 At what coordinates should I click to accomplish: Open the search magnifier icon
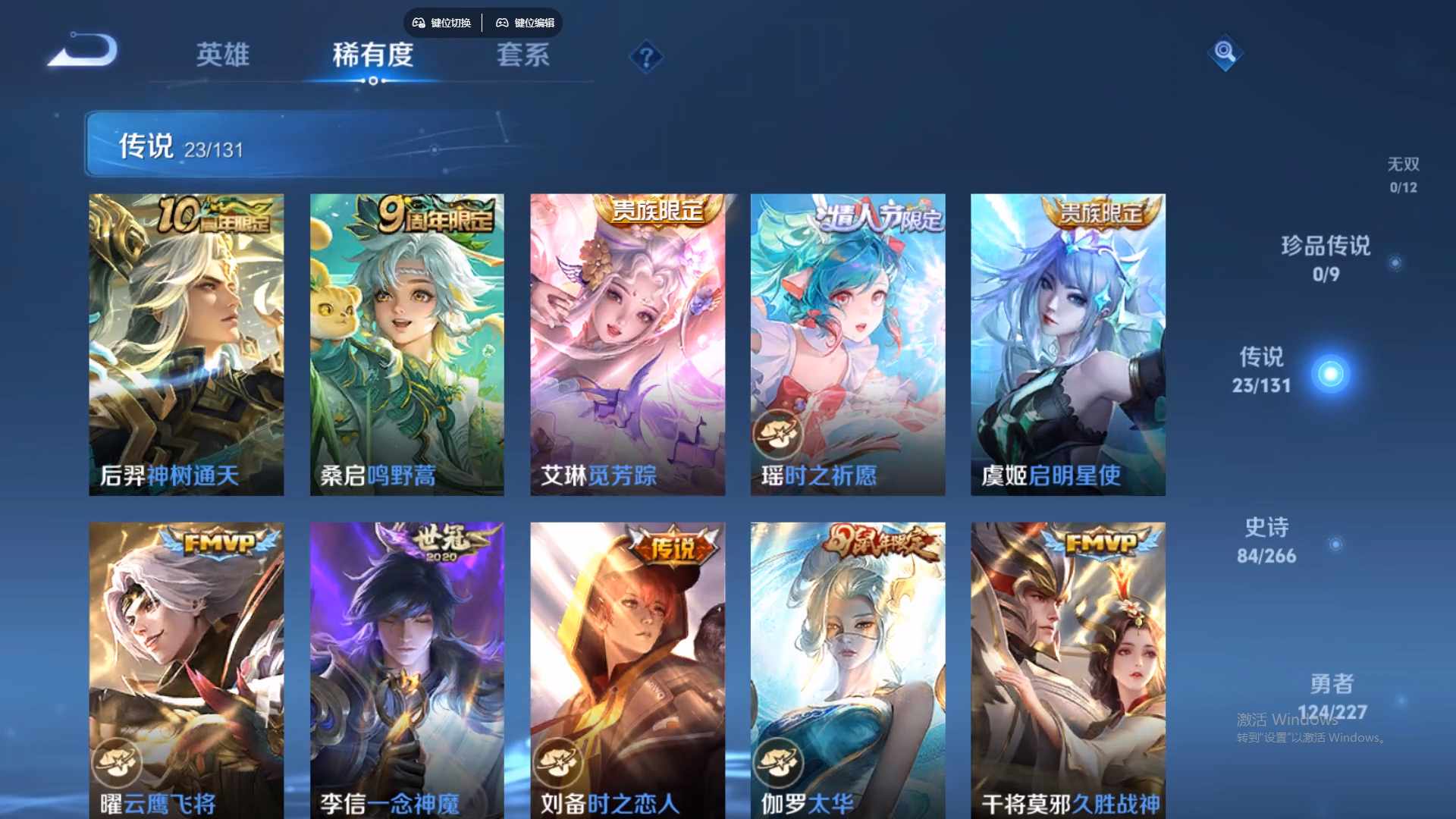click(1225, 53)
